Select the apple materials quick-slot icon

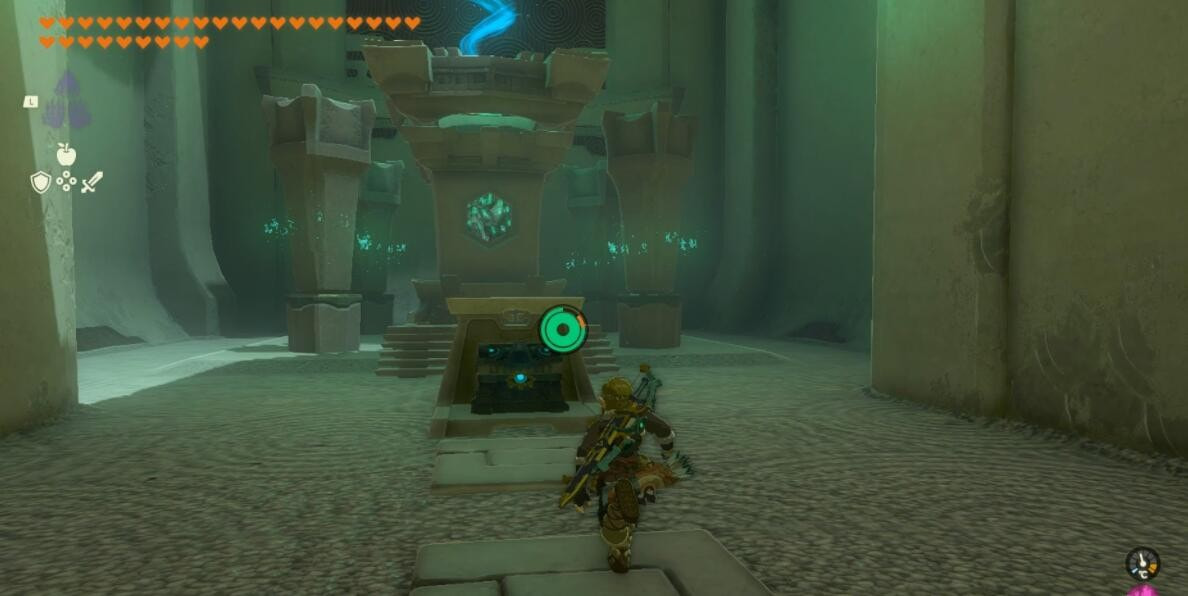coord(66,154)
